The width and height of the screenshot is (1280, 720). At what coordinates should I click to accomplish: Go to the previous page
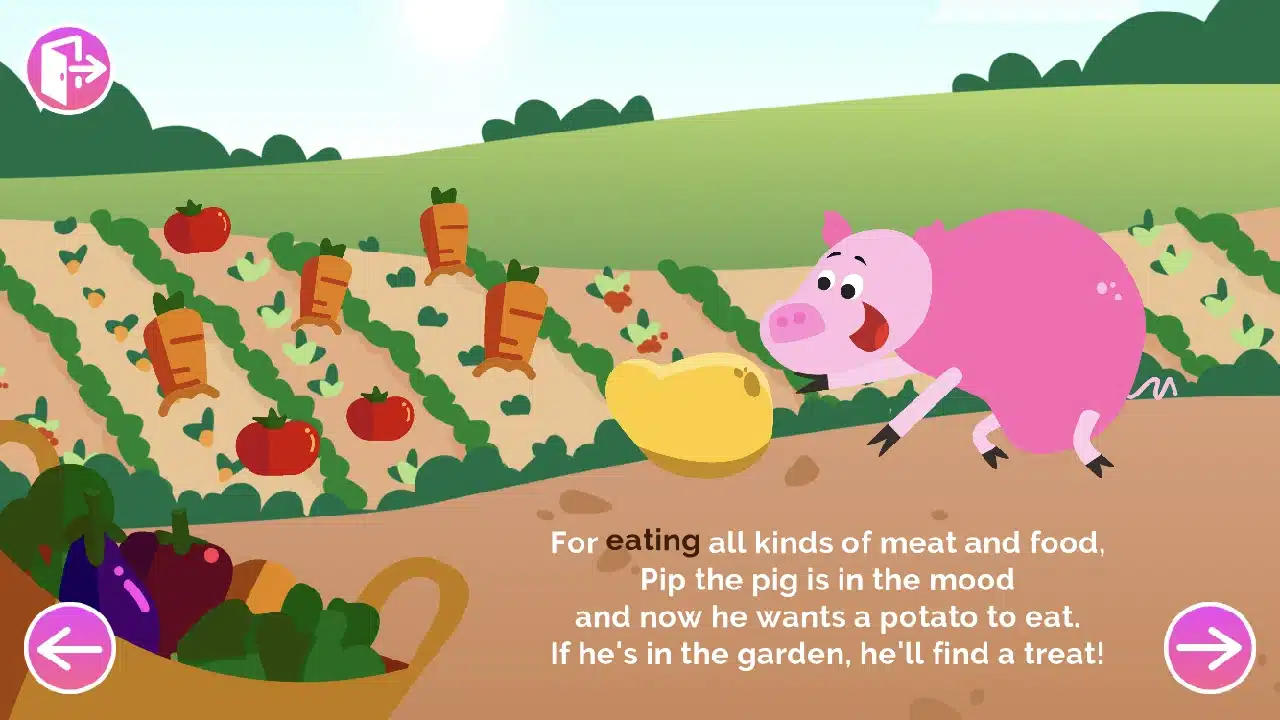click(68, 647)
